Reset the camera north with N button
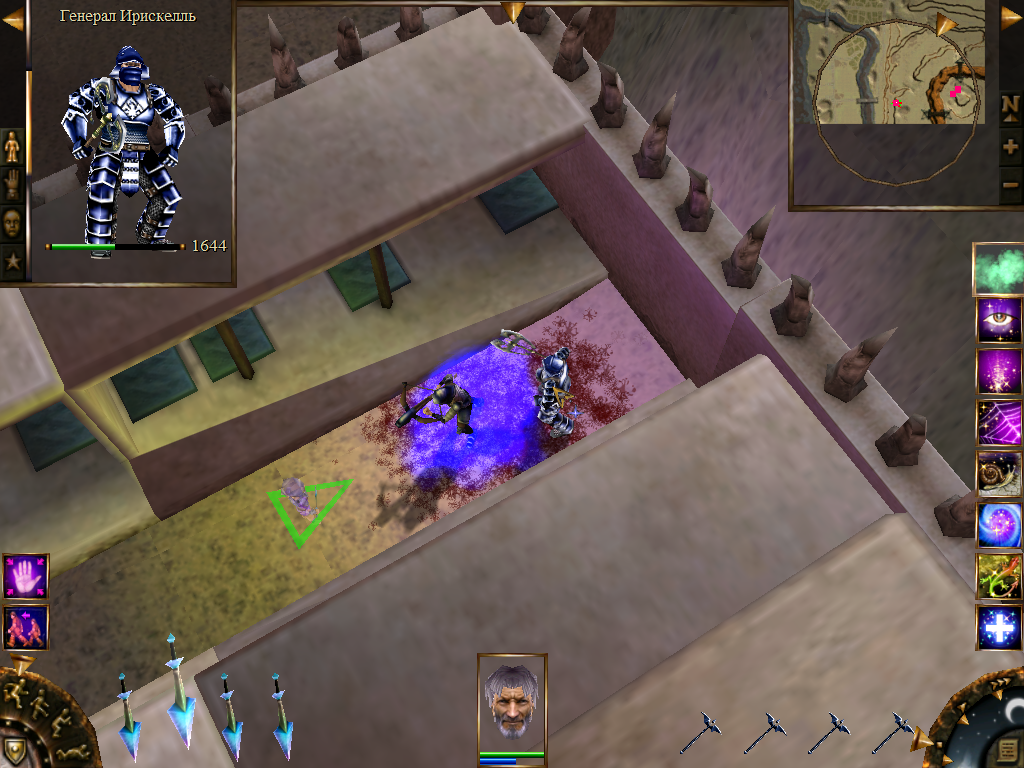Viewport: 1024px width, 768px height. coord(1010,106)
